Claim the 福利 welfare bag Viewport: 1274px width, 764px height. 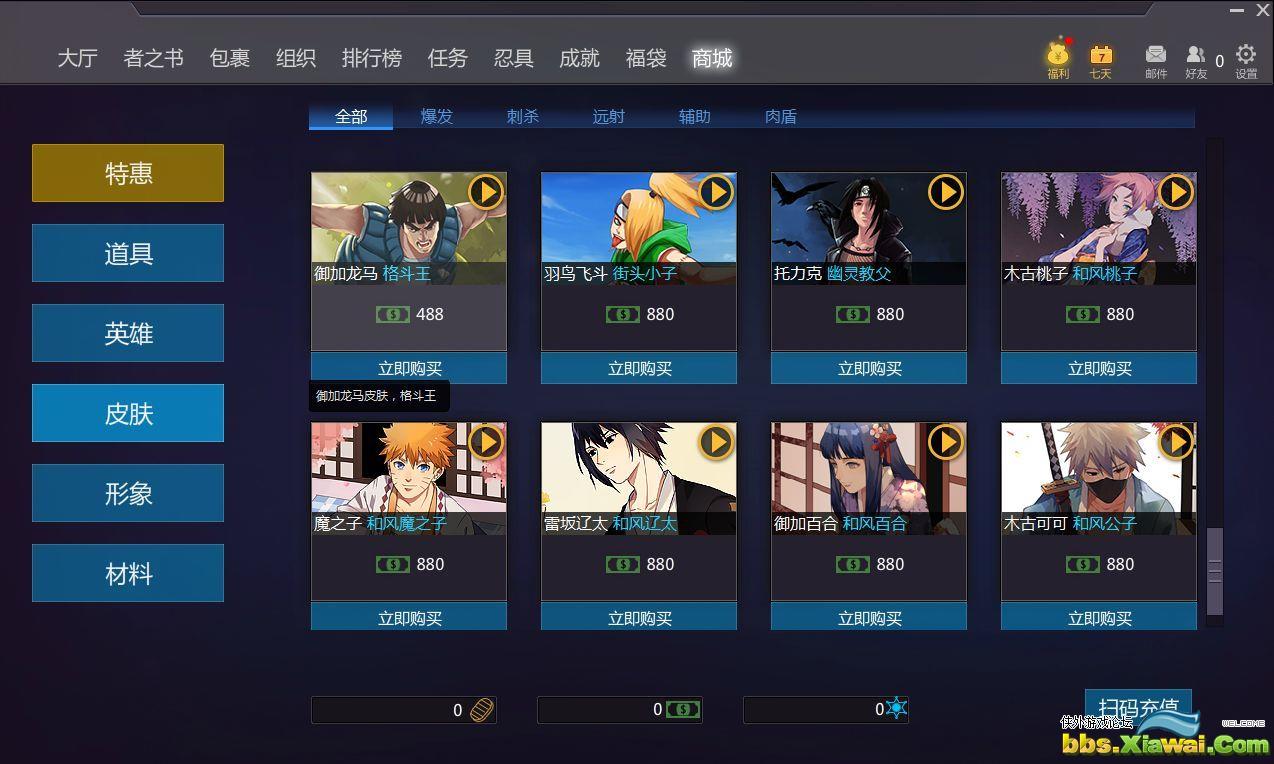click(x=1058, y=59)
